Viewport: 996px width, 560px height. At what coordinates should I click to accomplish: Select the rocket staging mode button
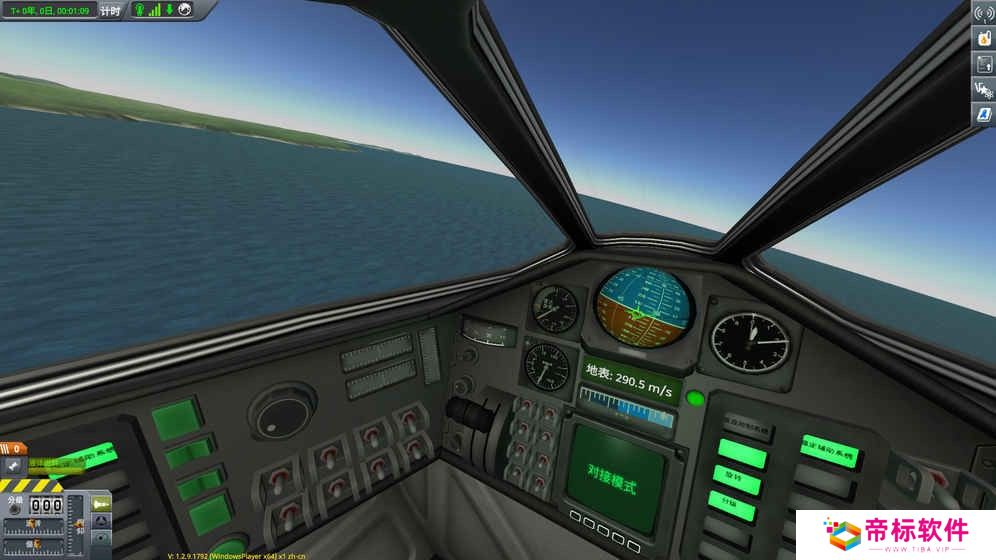coord(101,504)
